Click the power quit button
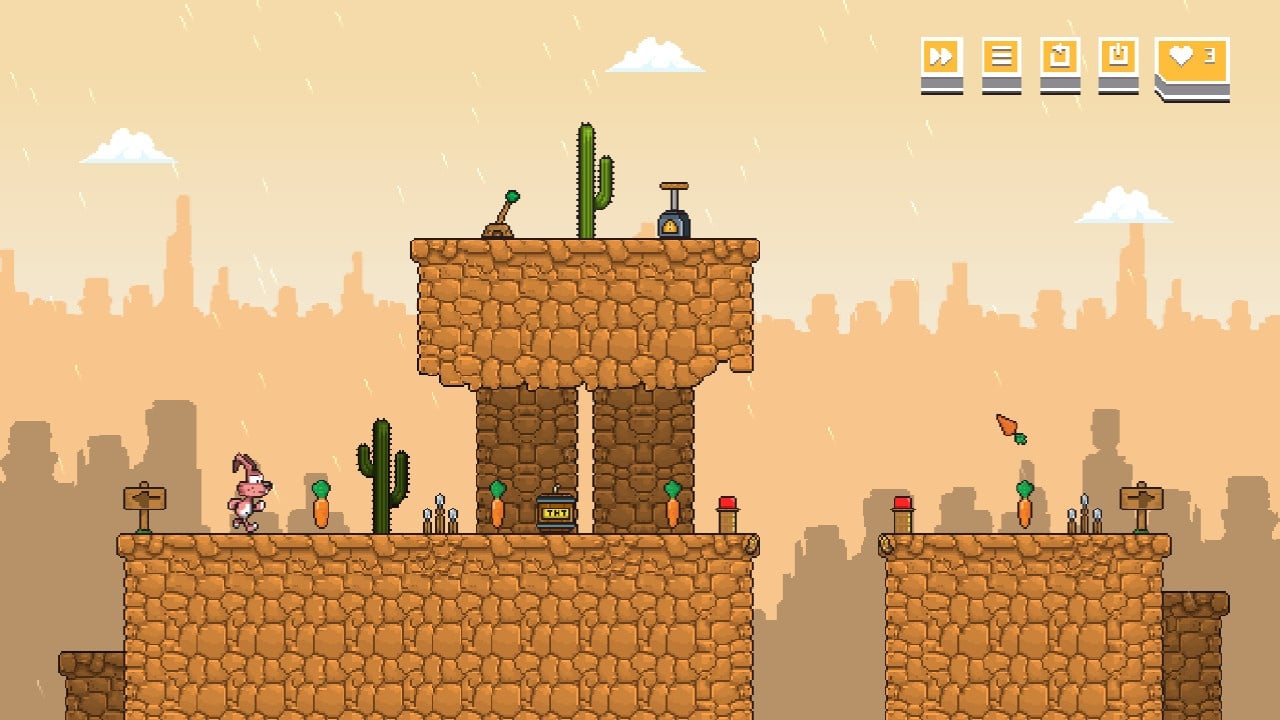Image resolution: width=1280 pixels, height=720 pixels. tap(1118, 57)
